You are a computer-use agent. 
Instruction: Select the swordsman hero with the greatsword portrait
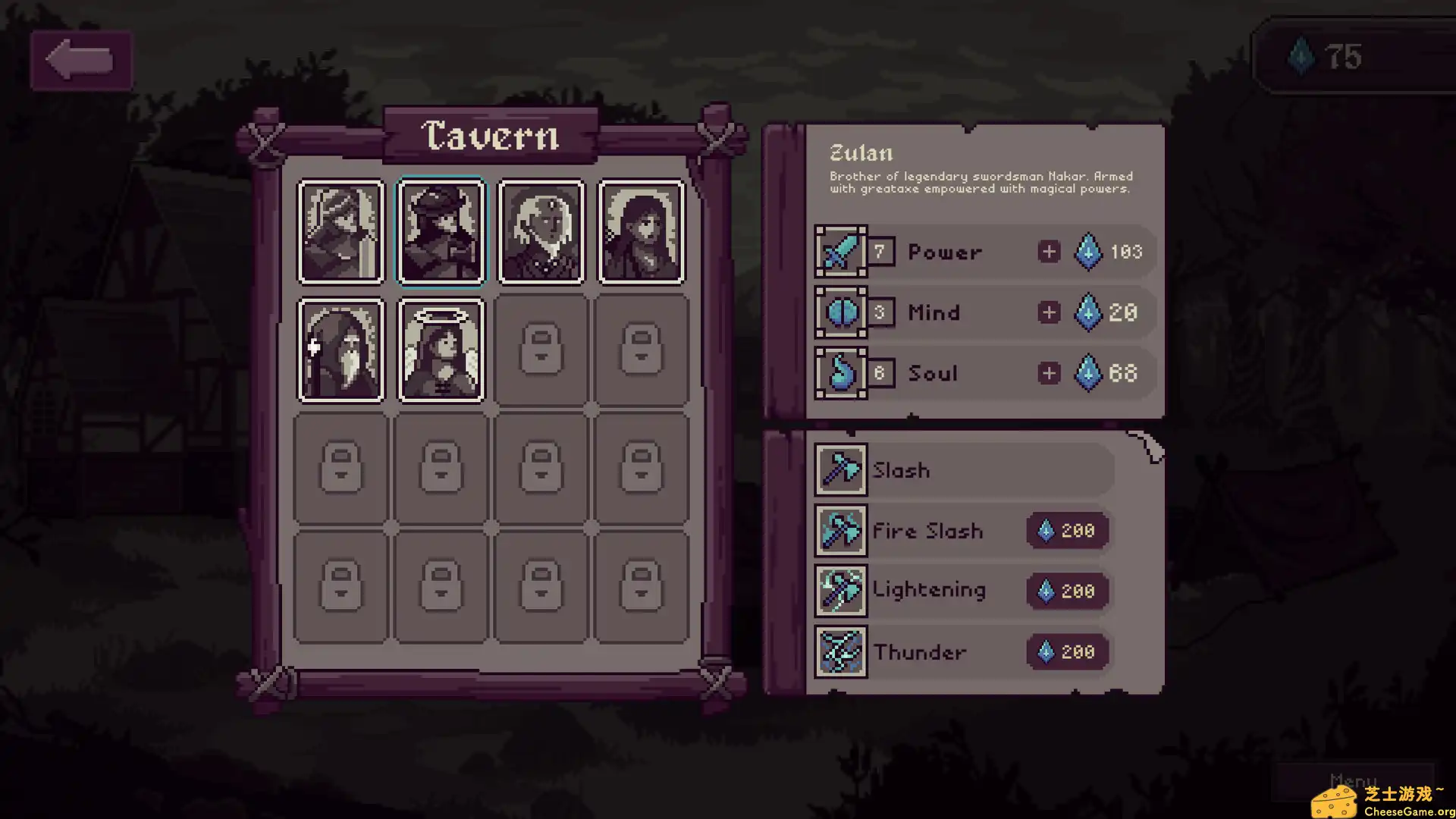tap(340, 232)
